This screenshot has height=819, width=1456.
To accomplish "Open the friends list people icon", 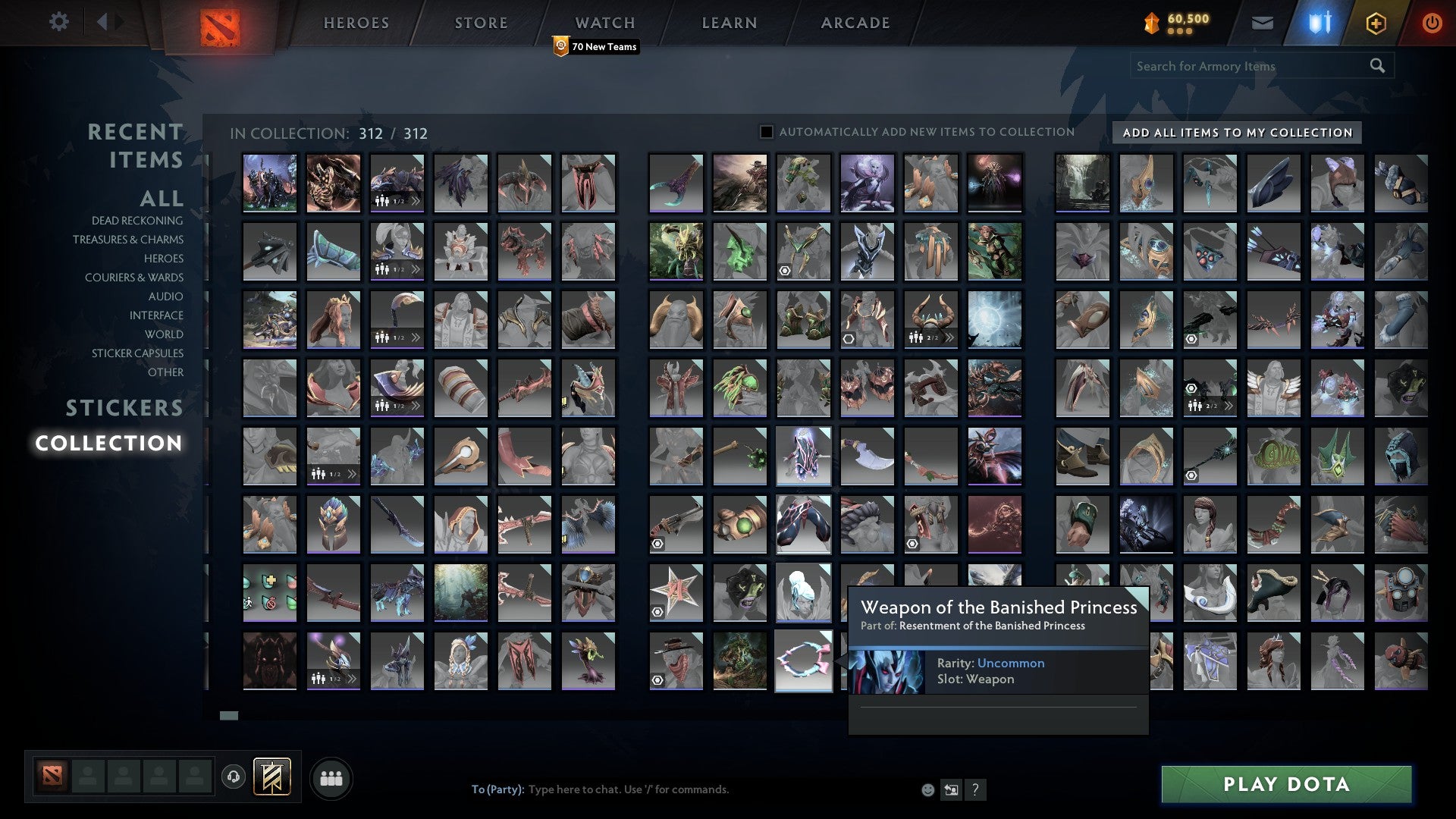I will (x=331, y=777).
